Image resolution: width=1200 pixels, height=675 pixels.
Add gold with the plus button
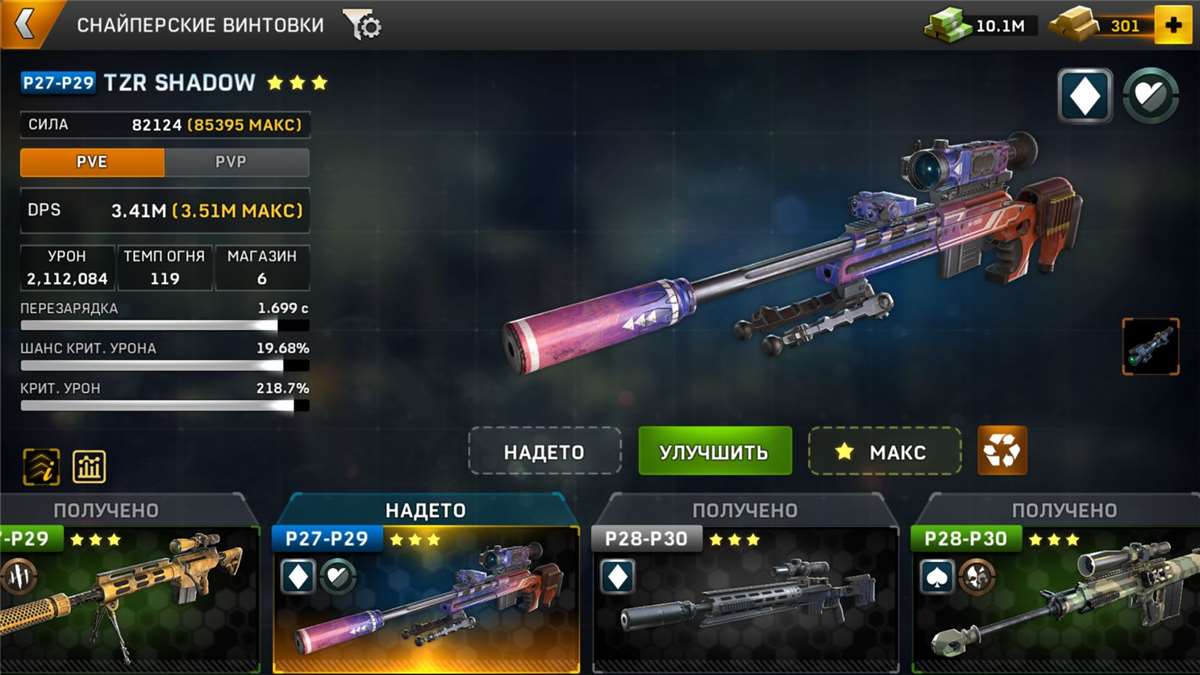click(x=1173, y=25)
